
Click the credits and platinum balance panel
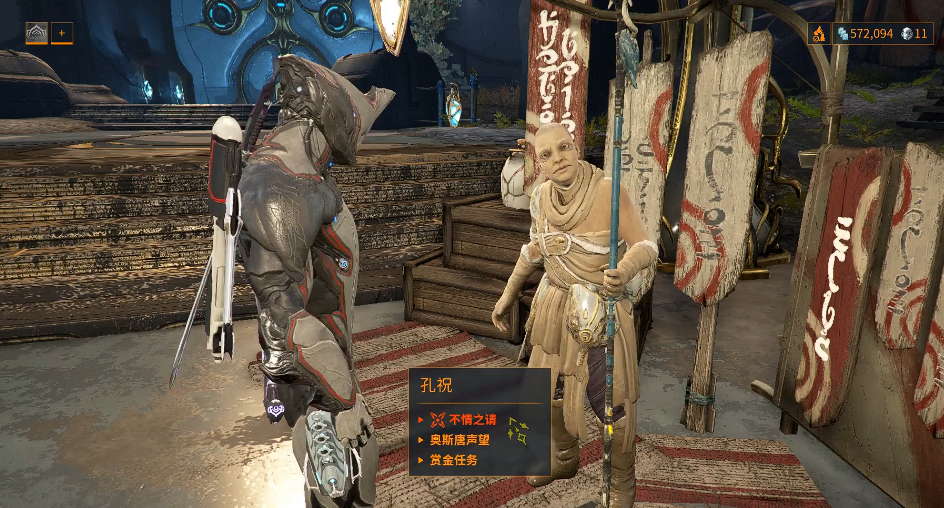click(x=882, y=34)
